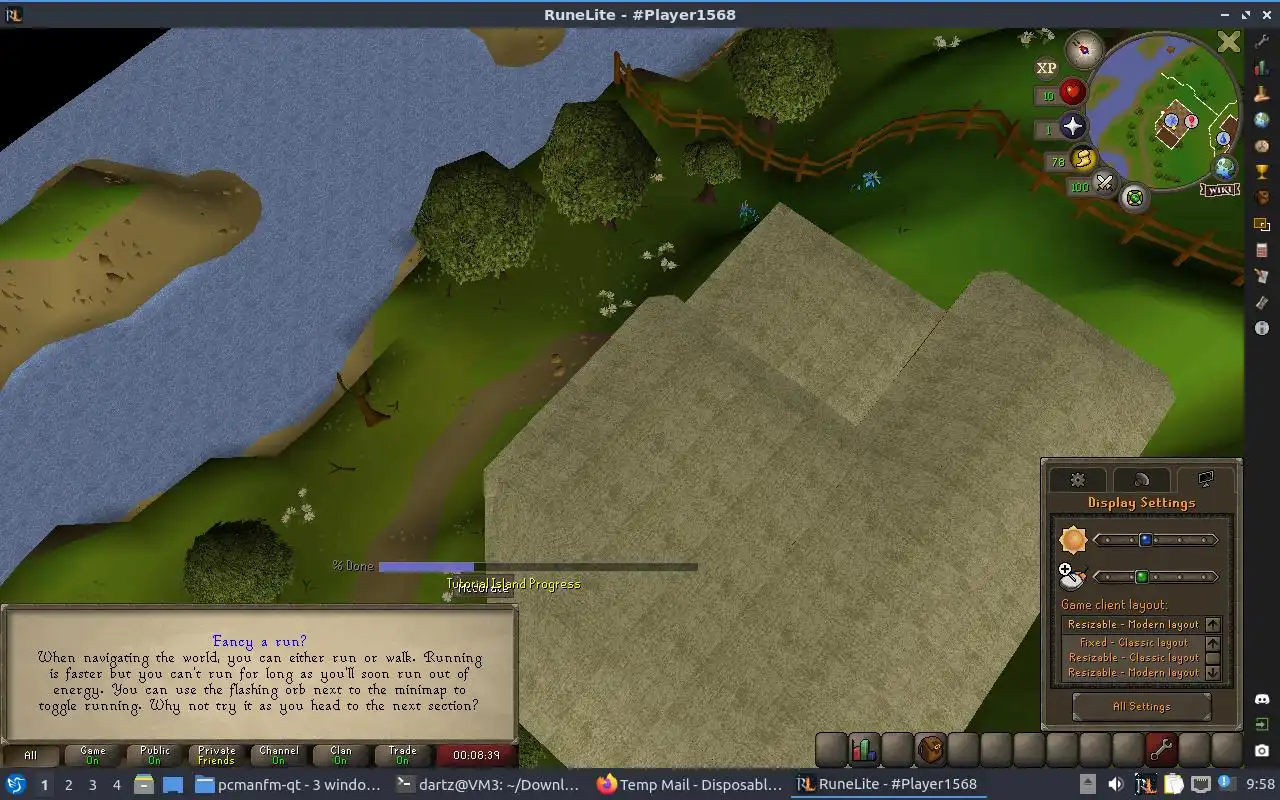Open RuneLite configuration wrench in sidebar

1262,41
